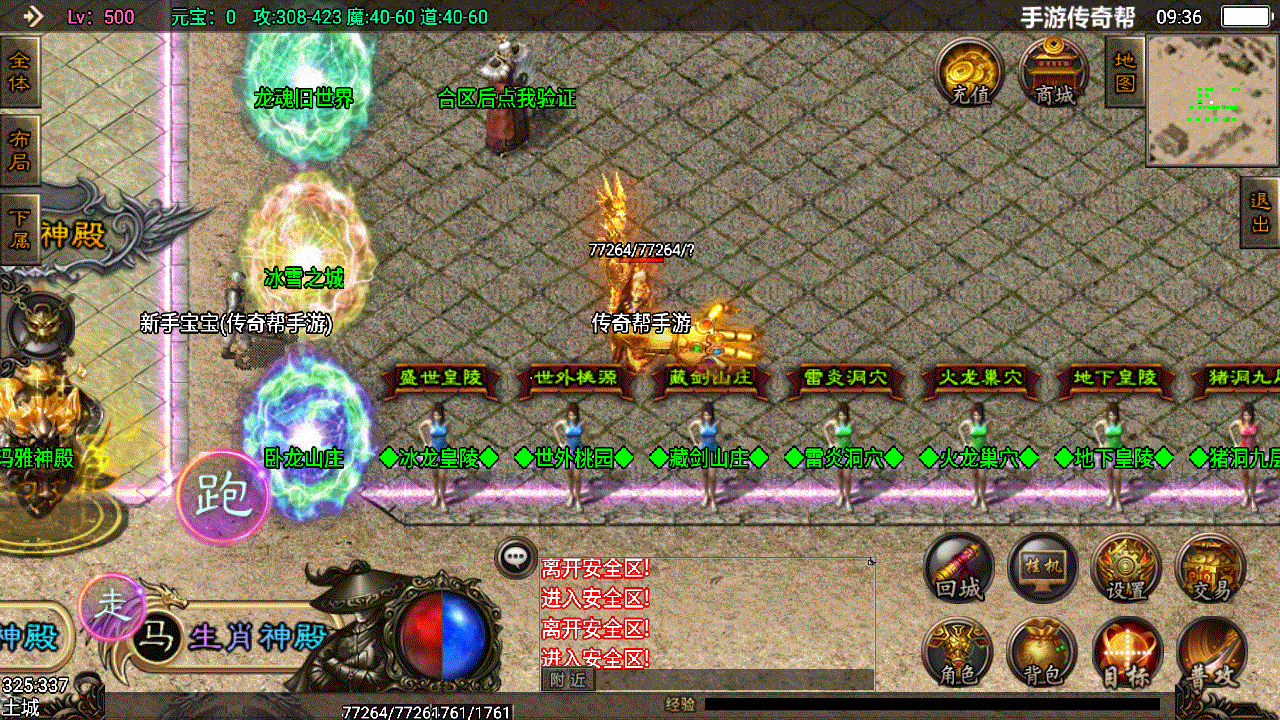Open the 角色 character panel icon

(x=958, y=650)
